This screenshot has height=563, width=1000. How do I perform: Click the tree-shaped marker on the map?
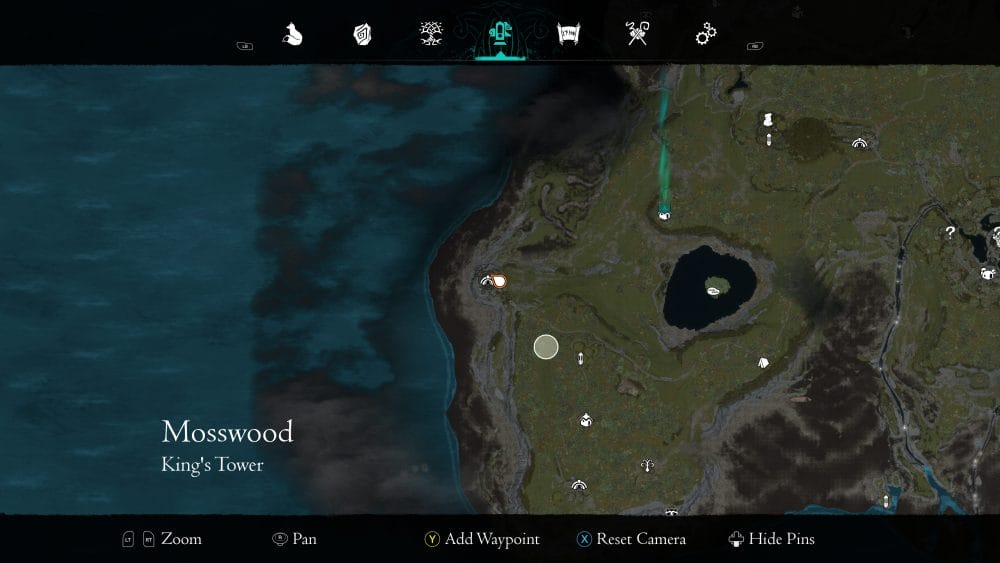click(x=648, y=465)
